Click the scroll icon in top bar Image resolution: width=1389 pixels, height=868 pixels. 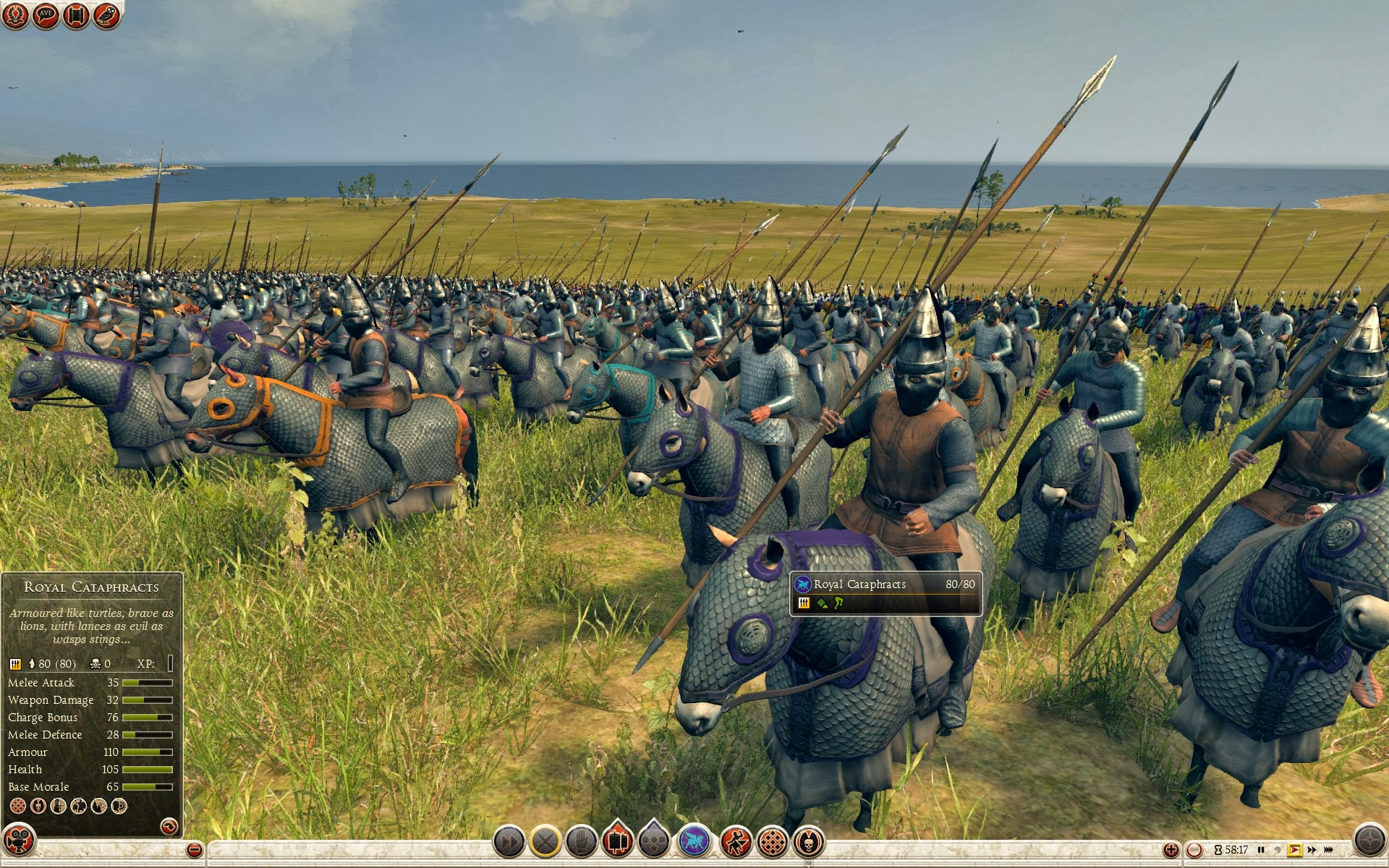coord(76,15)
